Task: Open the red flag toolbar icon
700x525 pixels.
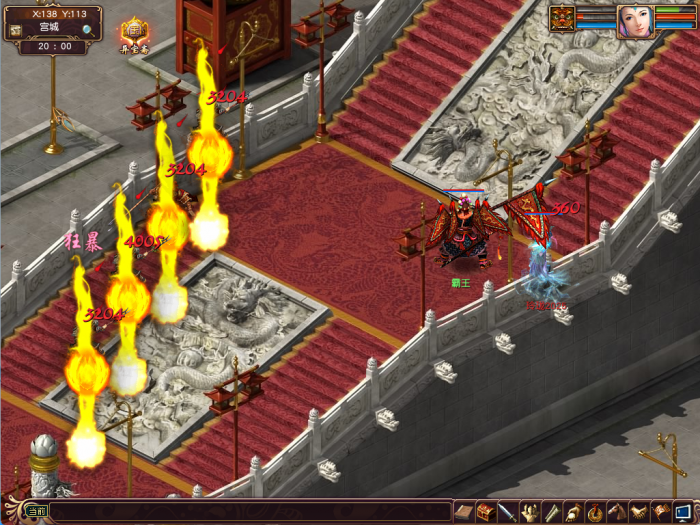Action: (661, 512)
